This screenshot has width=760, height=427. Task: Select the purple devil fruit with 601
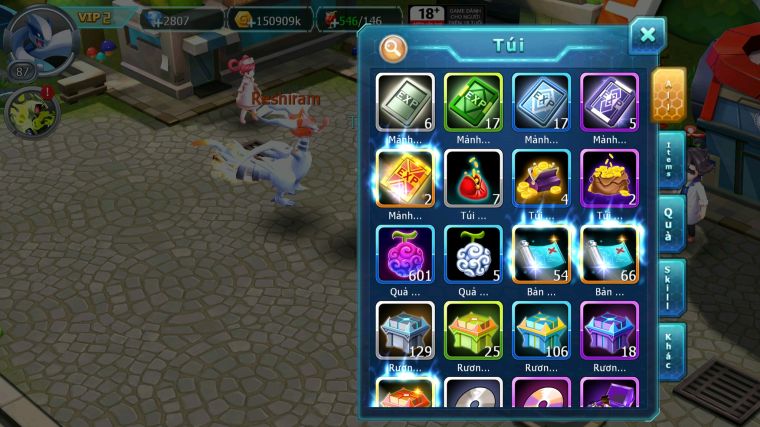click(x=405, y=254)
